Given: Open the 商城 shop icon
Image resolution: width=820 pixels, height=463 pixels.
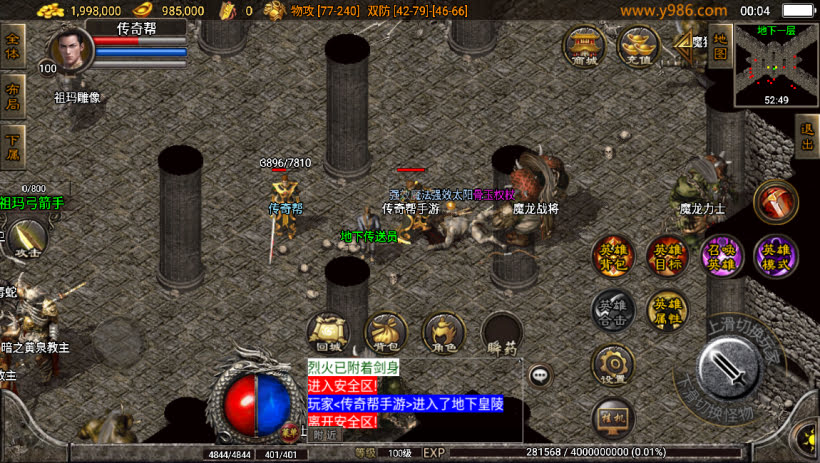Looking at the screenshot, I should click(x=583, y=46).
